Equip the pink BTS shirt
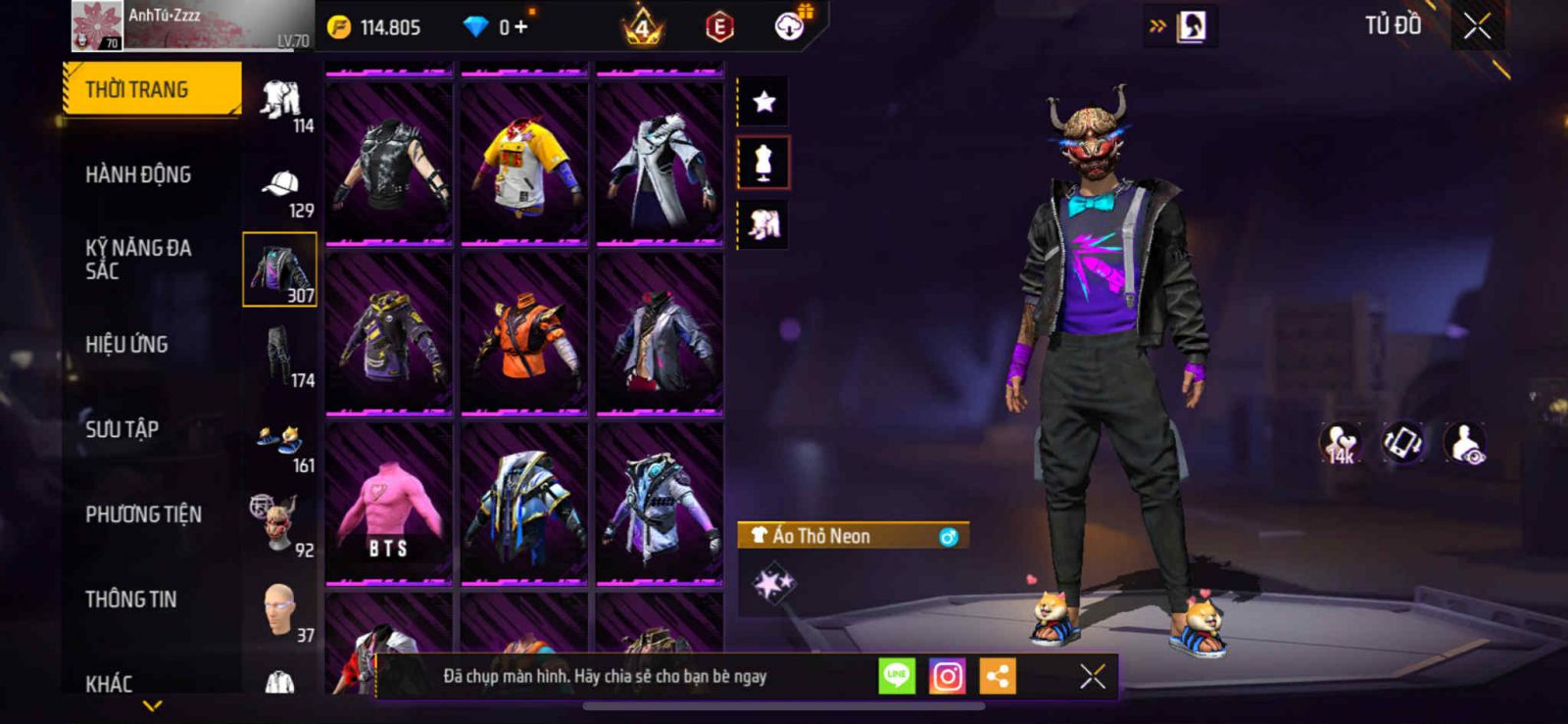 388,504
